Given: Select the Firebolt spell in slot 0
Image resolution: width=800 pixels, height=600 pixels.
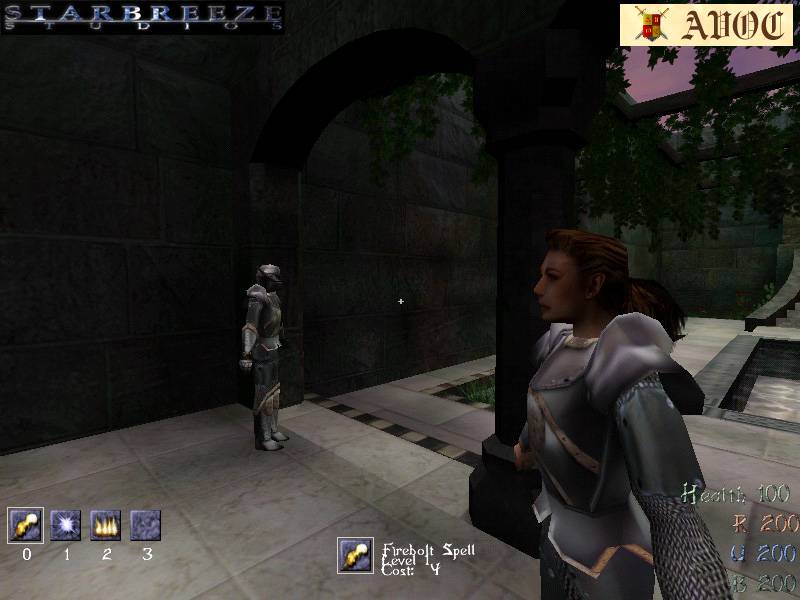Looking at the screenshot, I should click(x=25, y=525).
